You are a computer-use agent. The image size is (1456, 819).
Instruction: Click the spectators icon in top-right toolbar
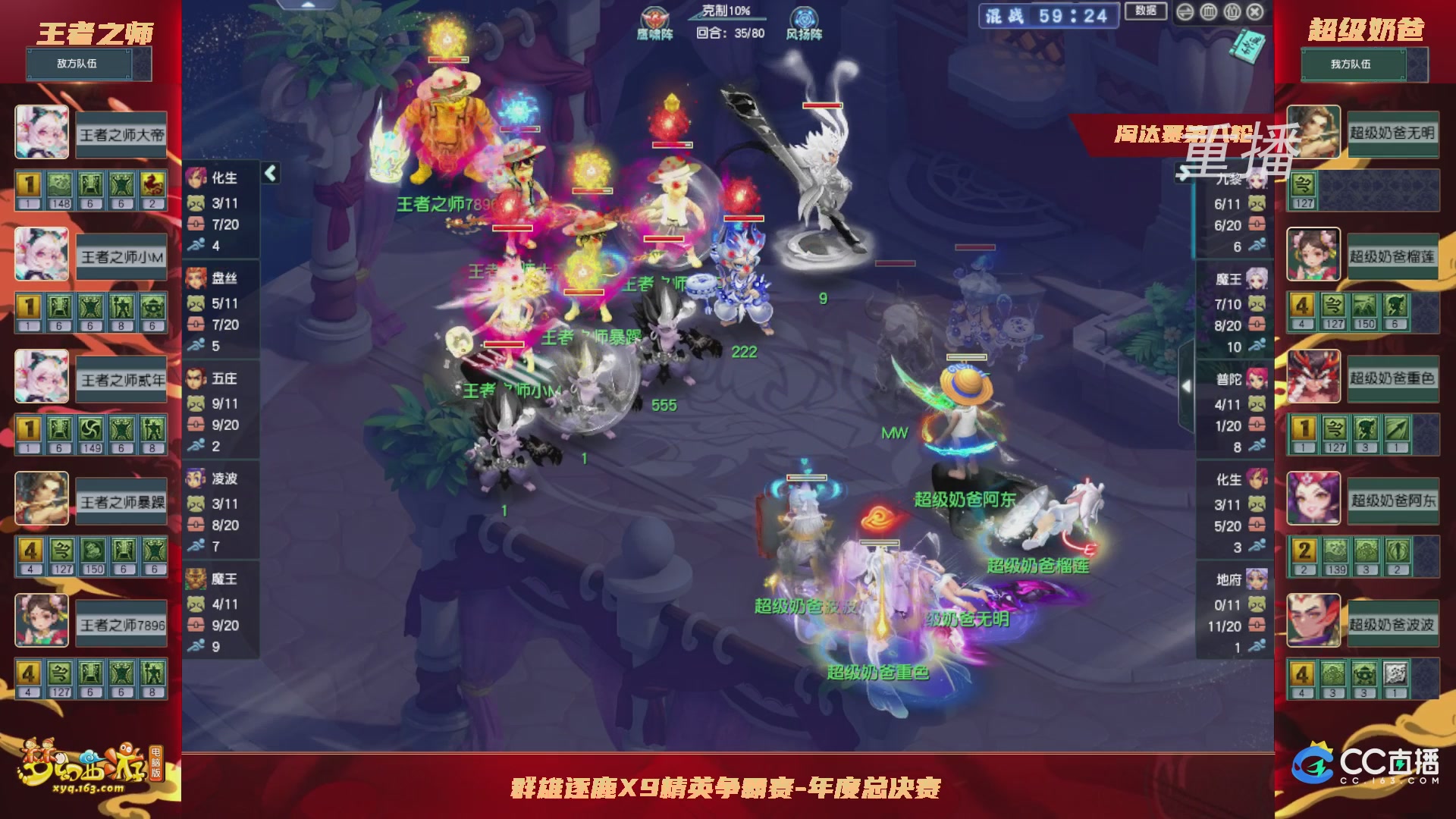1232,12
